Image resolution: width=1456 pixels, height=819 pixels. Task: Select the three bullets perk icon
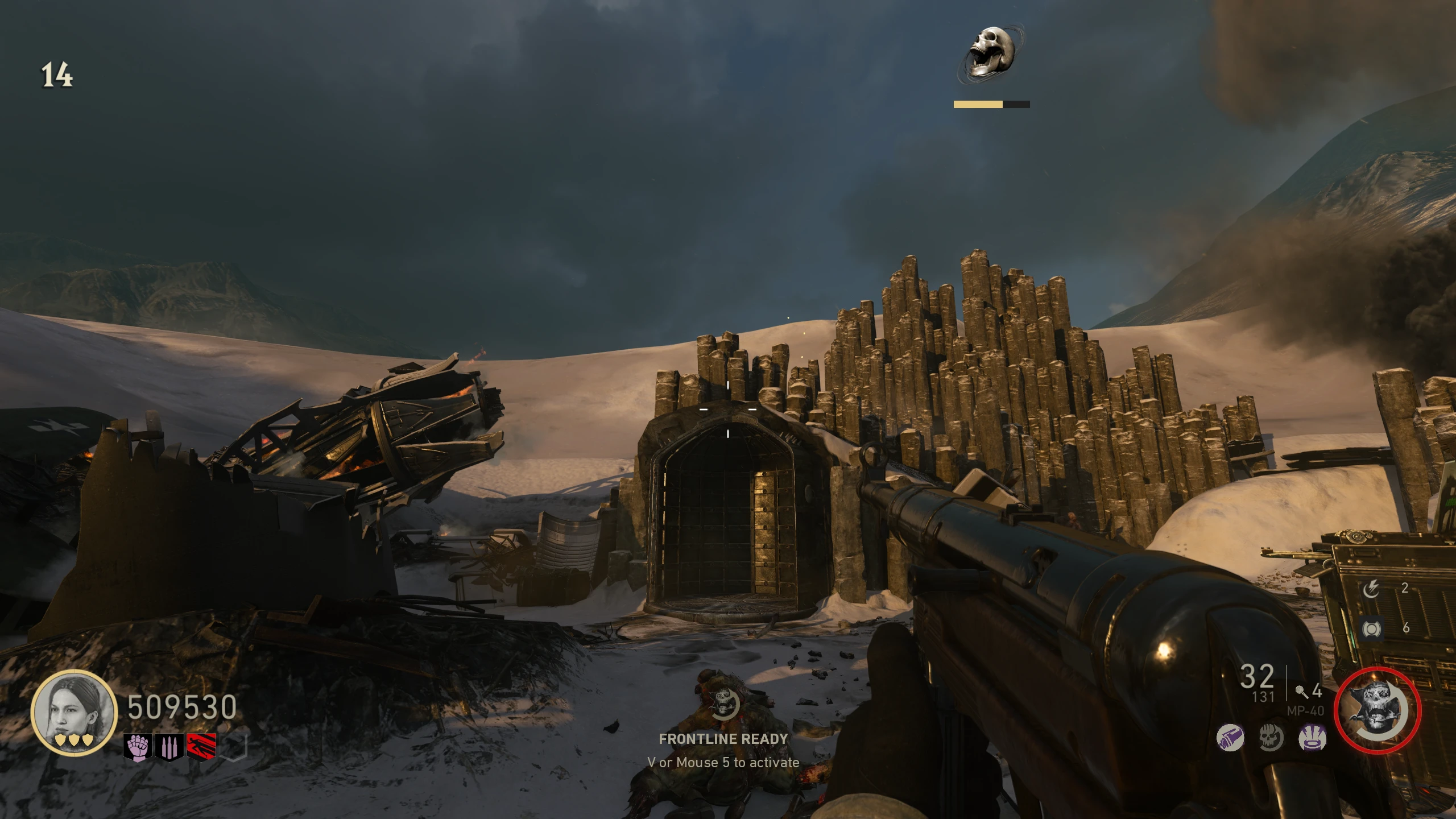point(169,747)
